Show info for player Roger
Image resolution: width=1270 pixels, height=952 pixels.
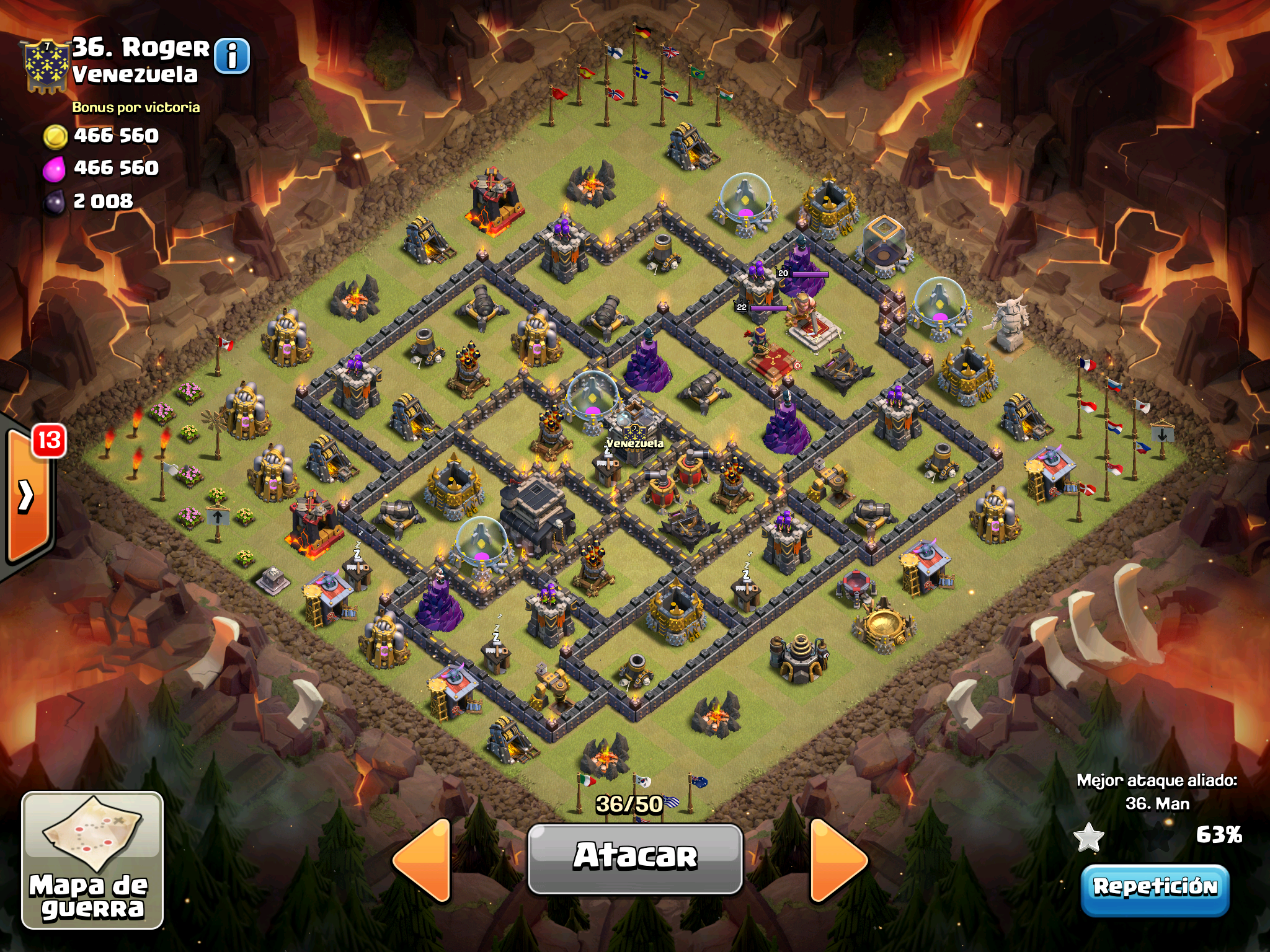coord(232,56)
